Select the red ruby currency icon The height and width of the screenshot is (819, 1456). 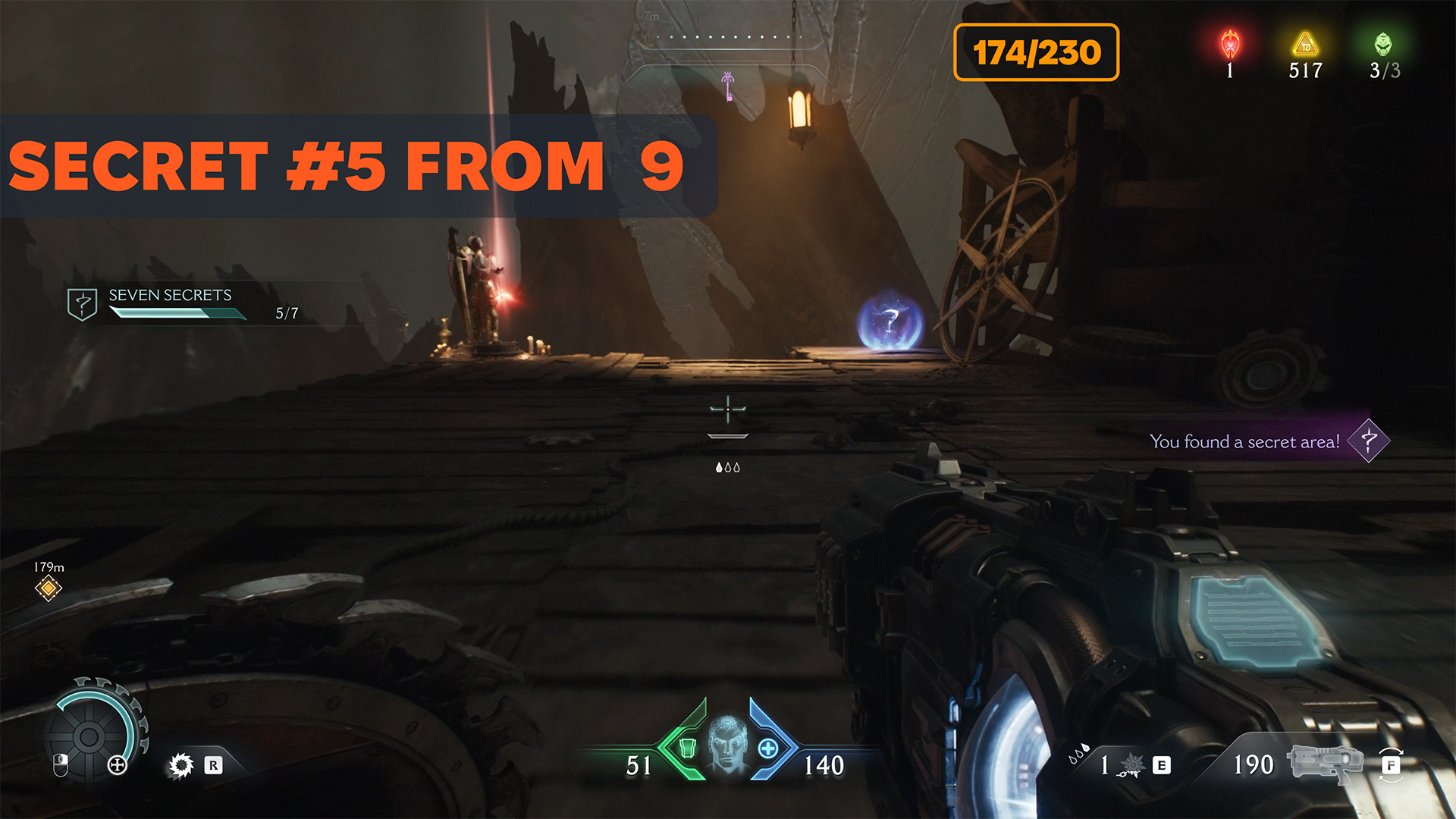[1230, 45]
